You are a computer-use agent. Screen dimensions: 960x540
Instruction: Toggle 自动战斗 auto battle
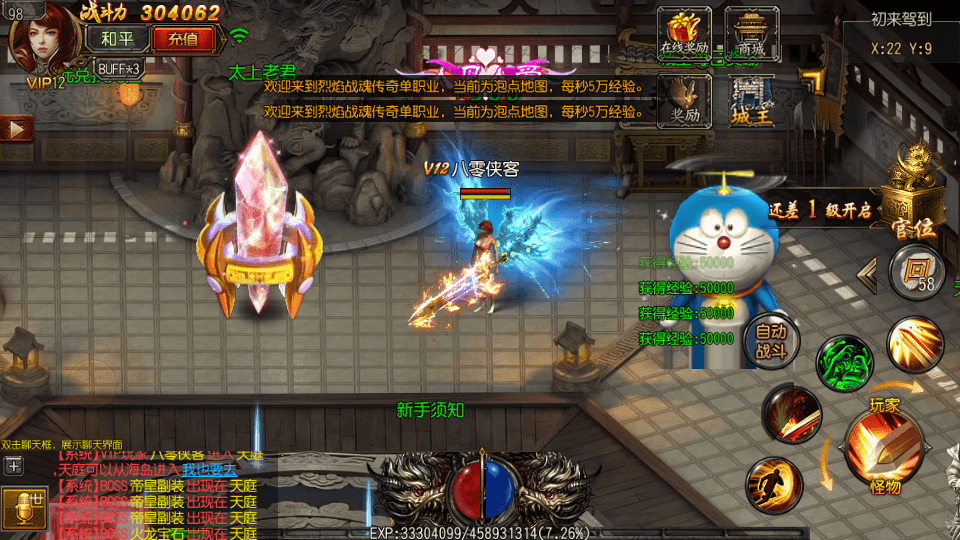tap(771, 340)
